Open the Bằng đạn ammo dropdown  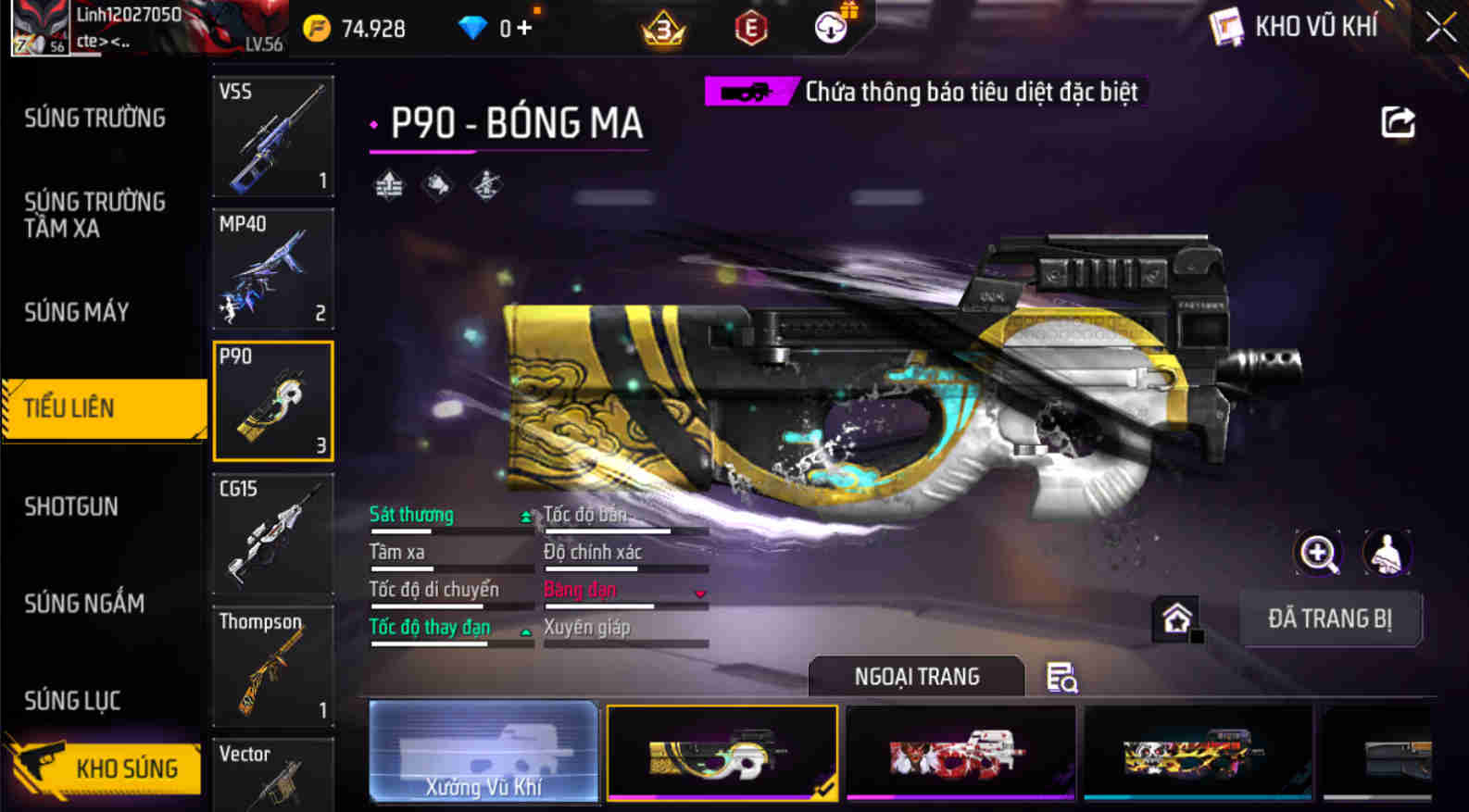pos(701,595)
